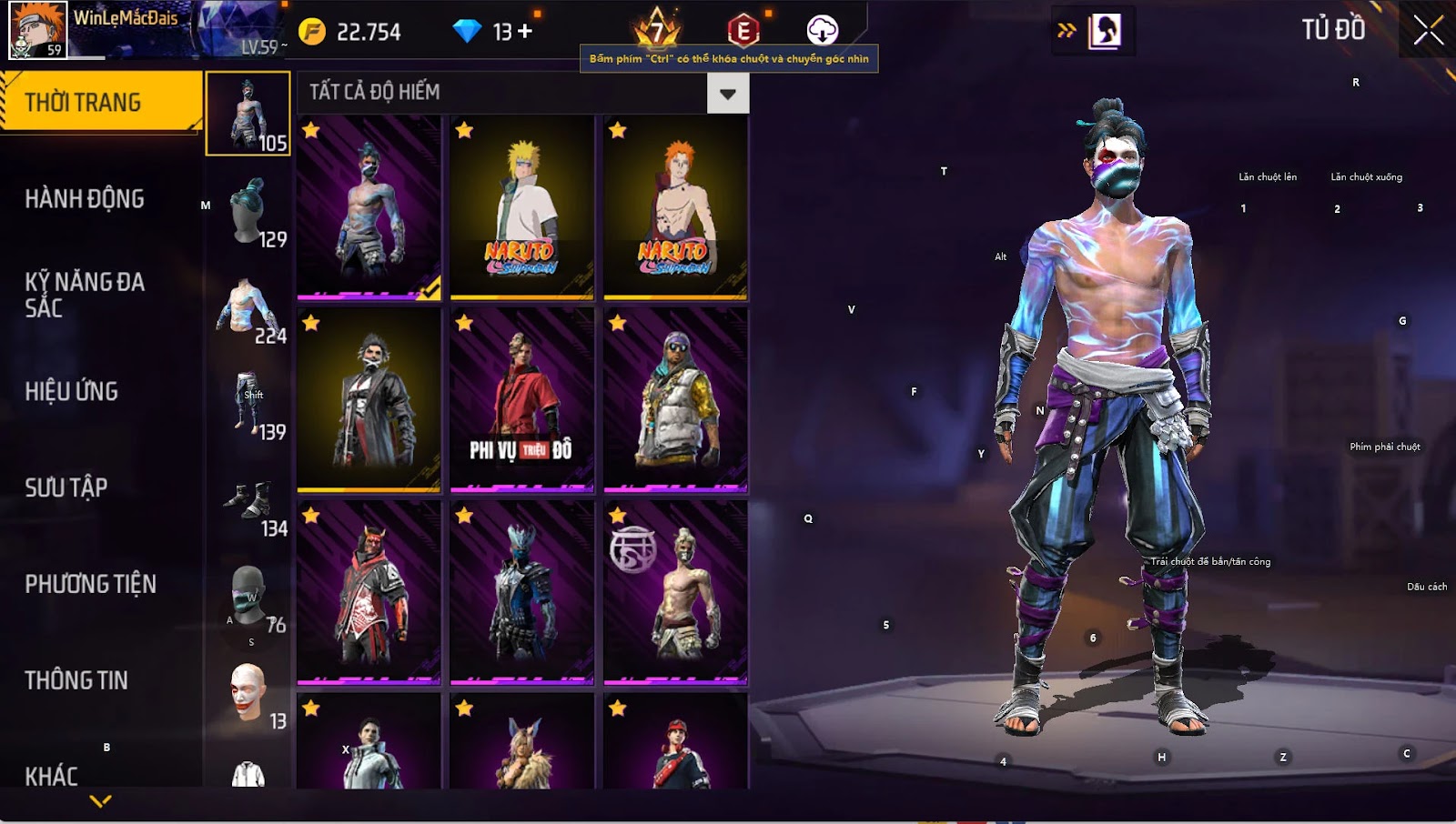
Task: Pick the Phi Vụ Triệu Đô outfit
Action: pos(521,400)
